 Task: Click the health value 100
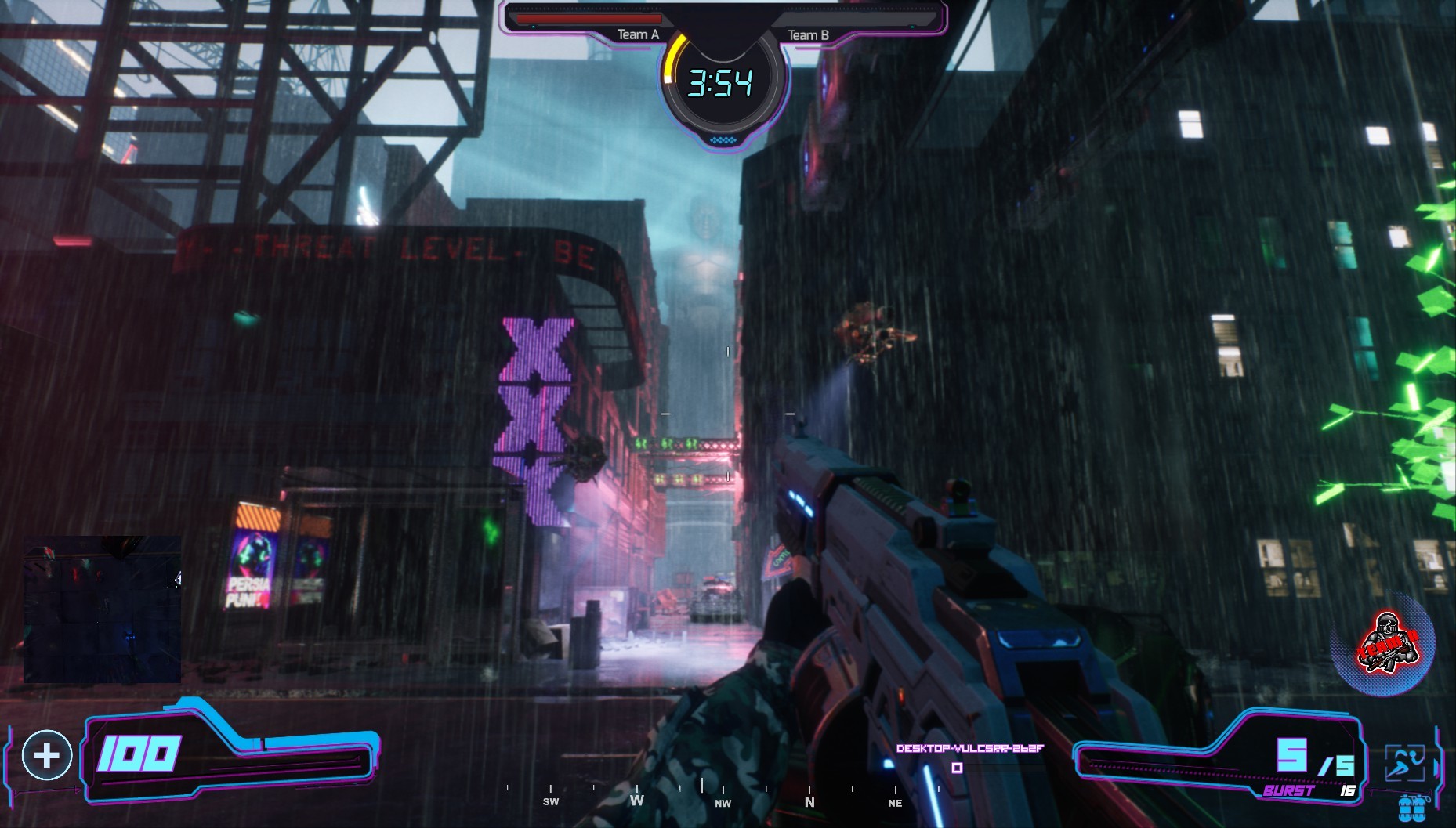click(x=138, y=755)
